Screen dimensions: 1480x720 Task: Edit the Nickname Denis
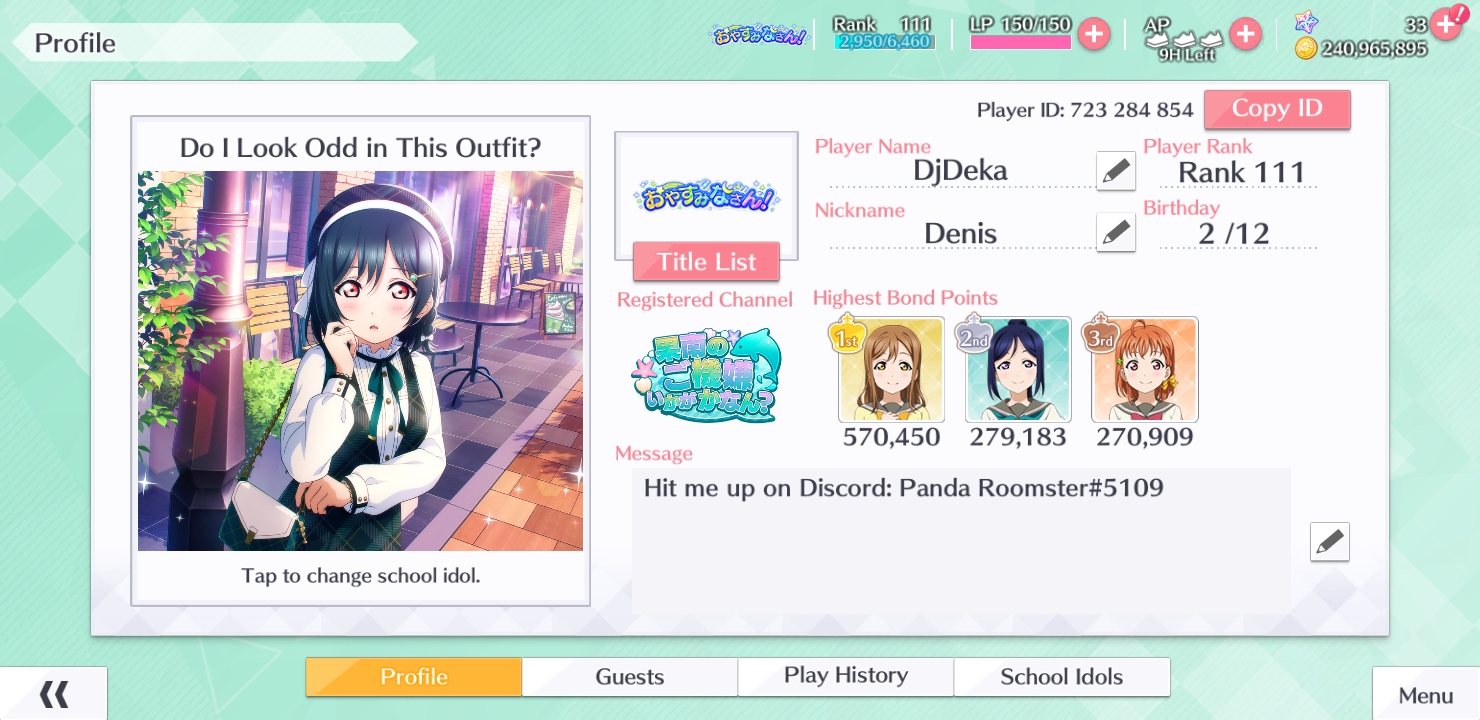1115,233
